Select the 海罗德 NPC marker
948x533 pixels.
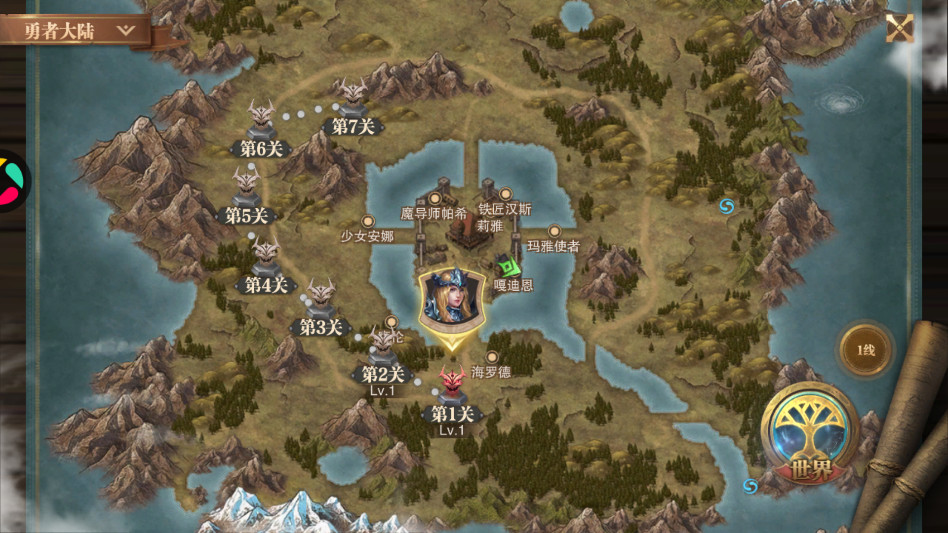491,357
